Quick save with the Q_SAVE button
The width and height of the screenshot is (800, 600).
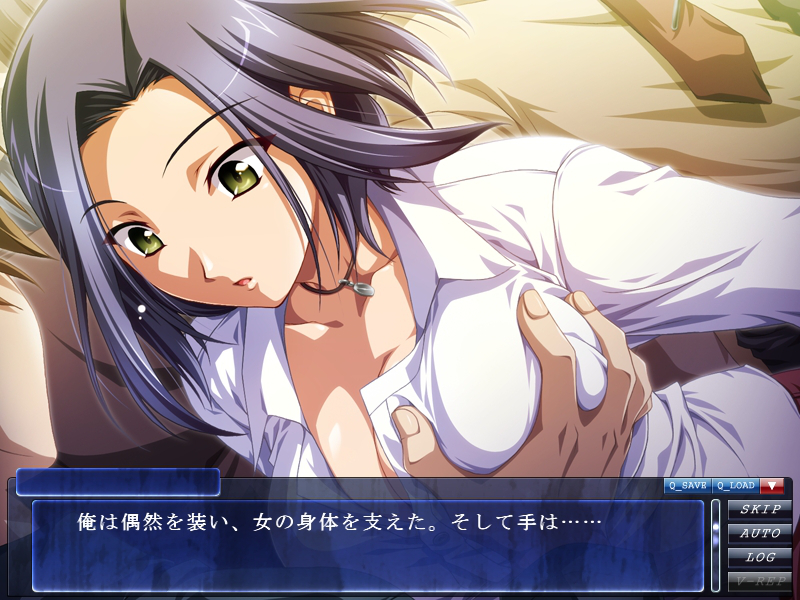click(688, 485)
